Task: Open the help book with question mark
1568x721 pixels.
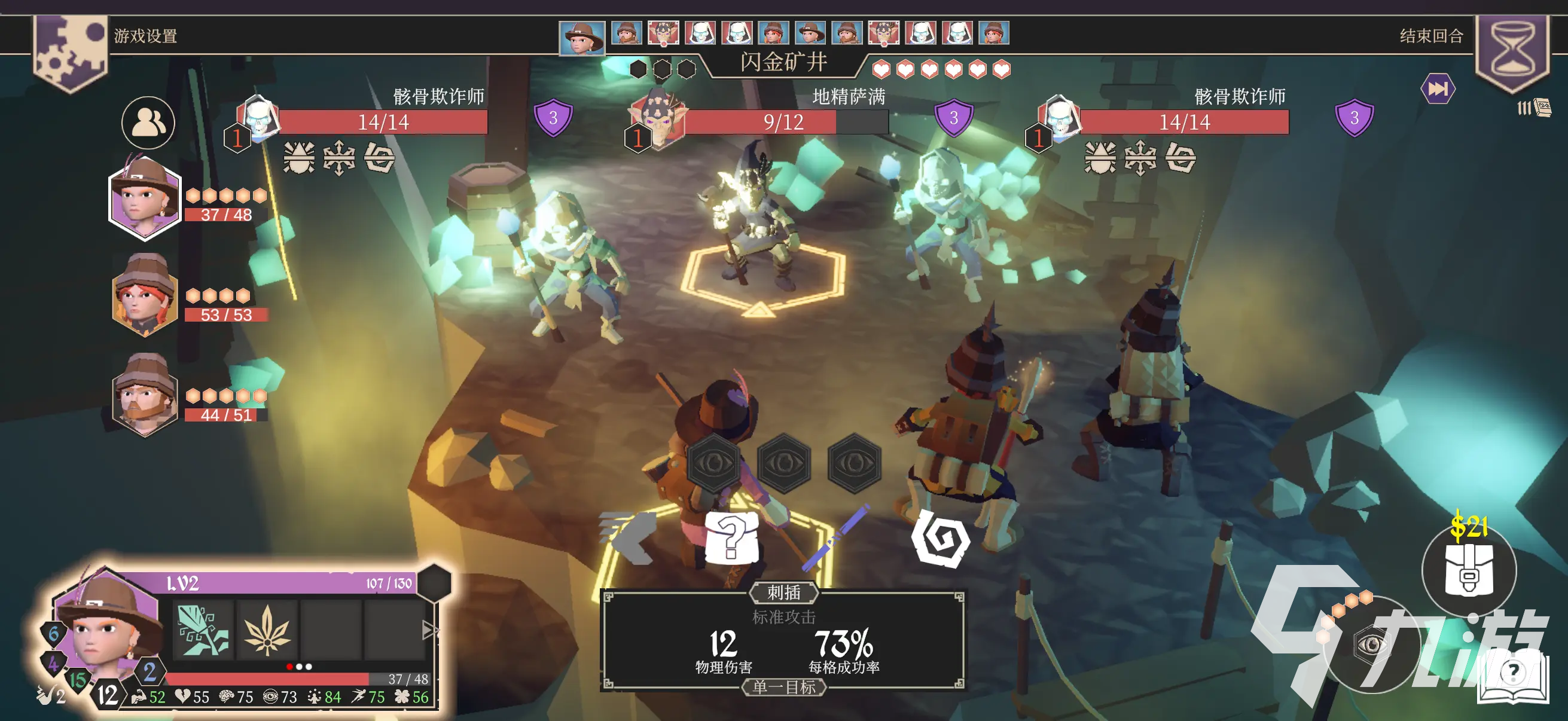Action: 1512,677
